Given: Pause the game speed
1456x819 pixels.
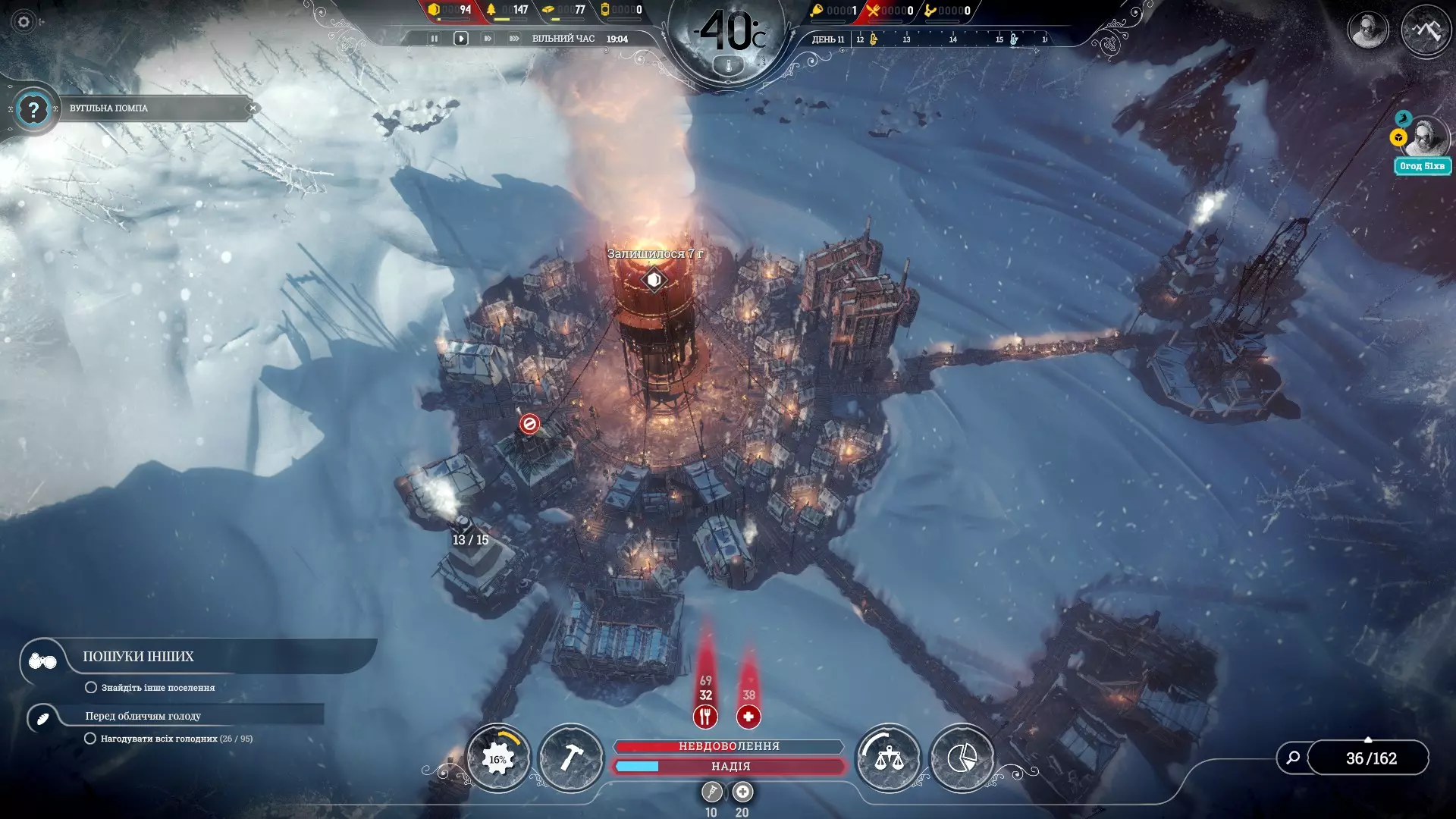Looking at the screenshot, I should point(434,39).
